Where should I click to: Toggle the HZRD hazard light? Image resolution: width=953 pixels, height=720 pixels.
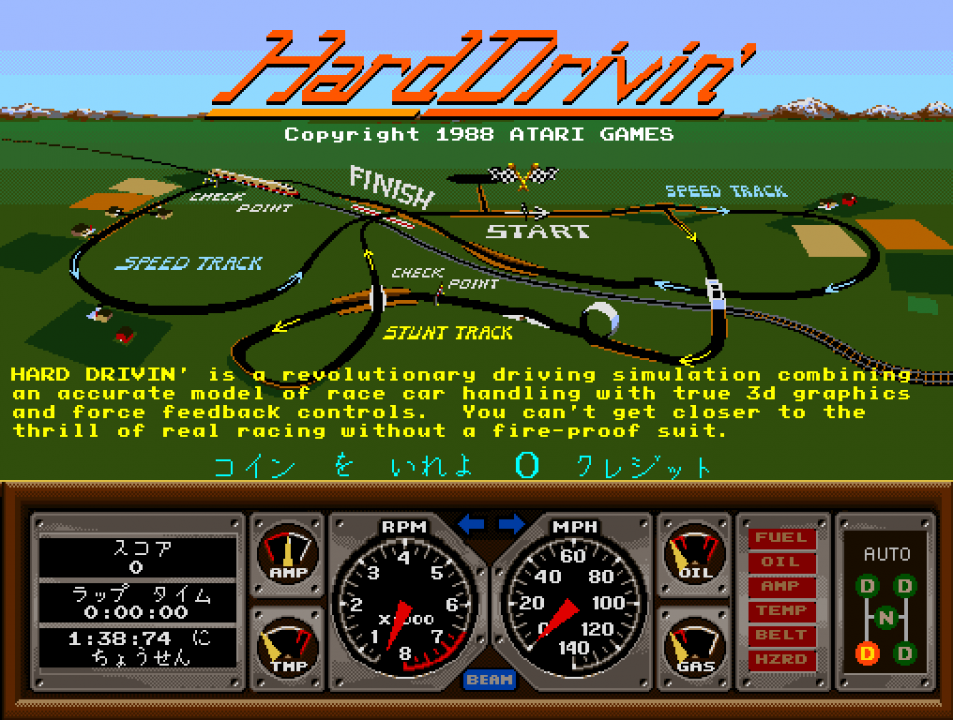point(781,660)
